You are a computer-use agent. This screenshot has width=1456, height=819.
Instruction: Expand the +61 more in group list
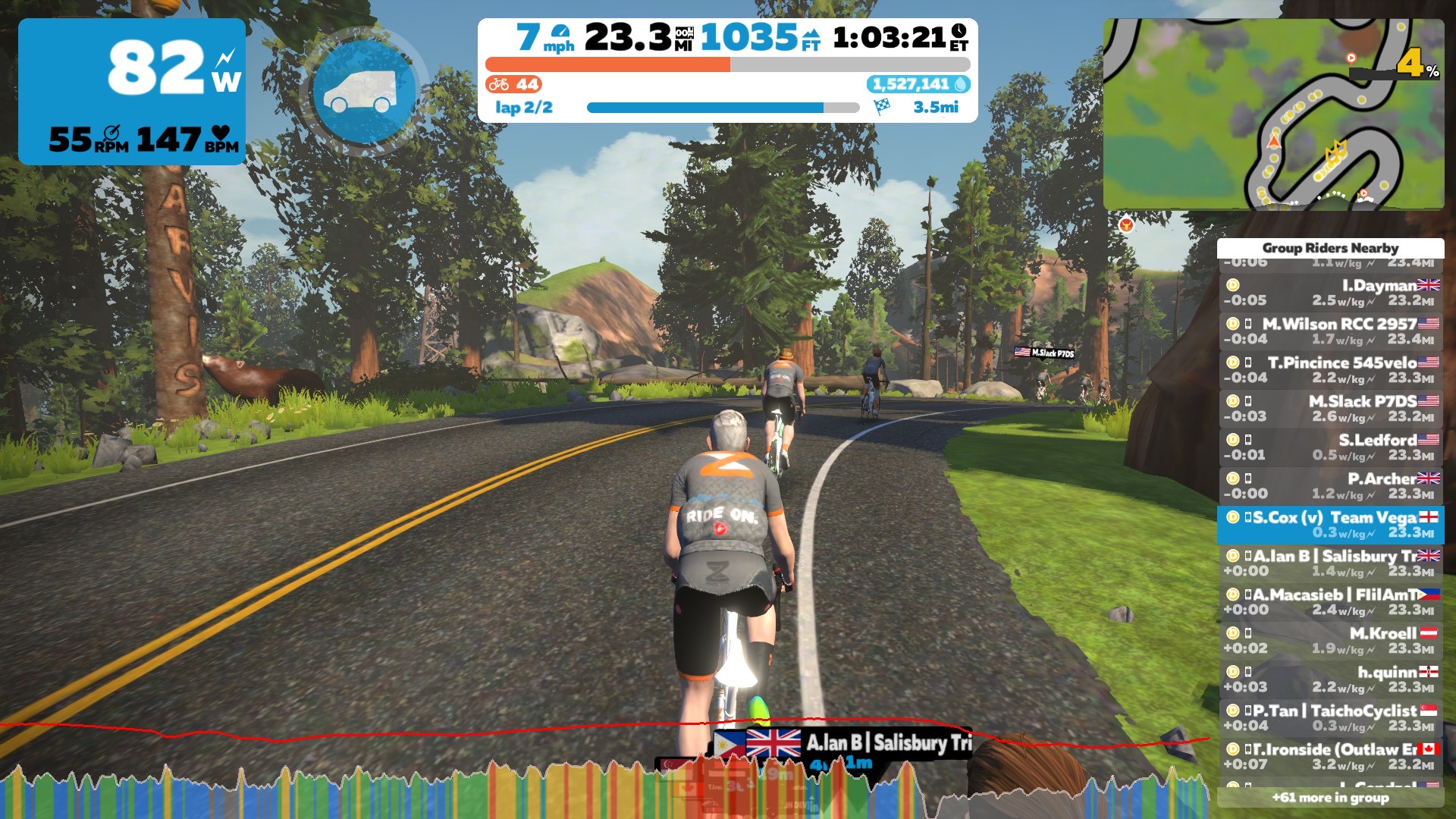coord(1330,798)
